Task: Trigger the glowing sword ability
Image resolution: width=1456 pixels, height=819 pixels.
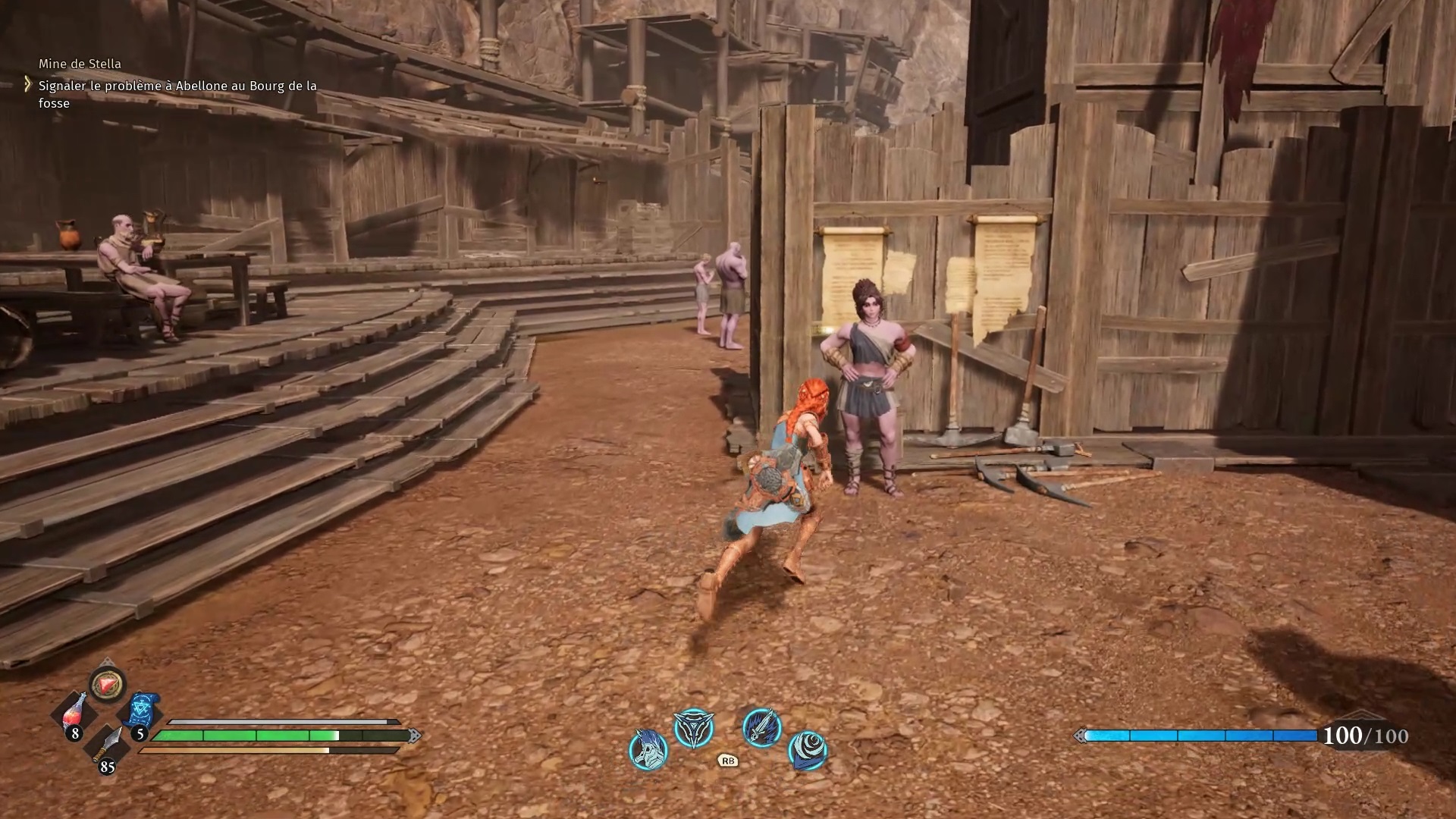Action: tap(761, 728)
